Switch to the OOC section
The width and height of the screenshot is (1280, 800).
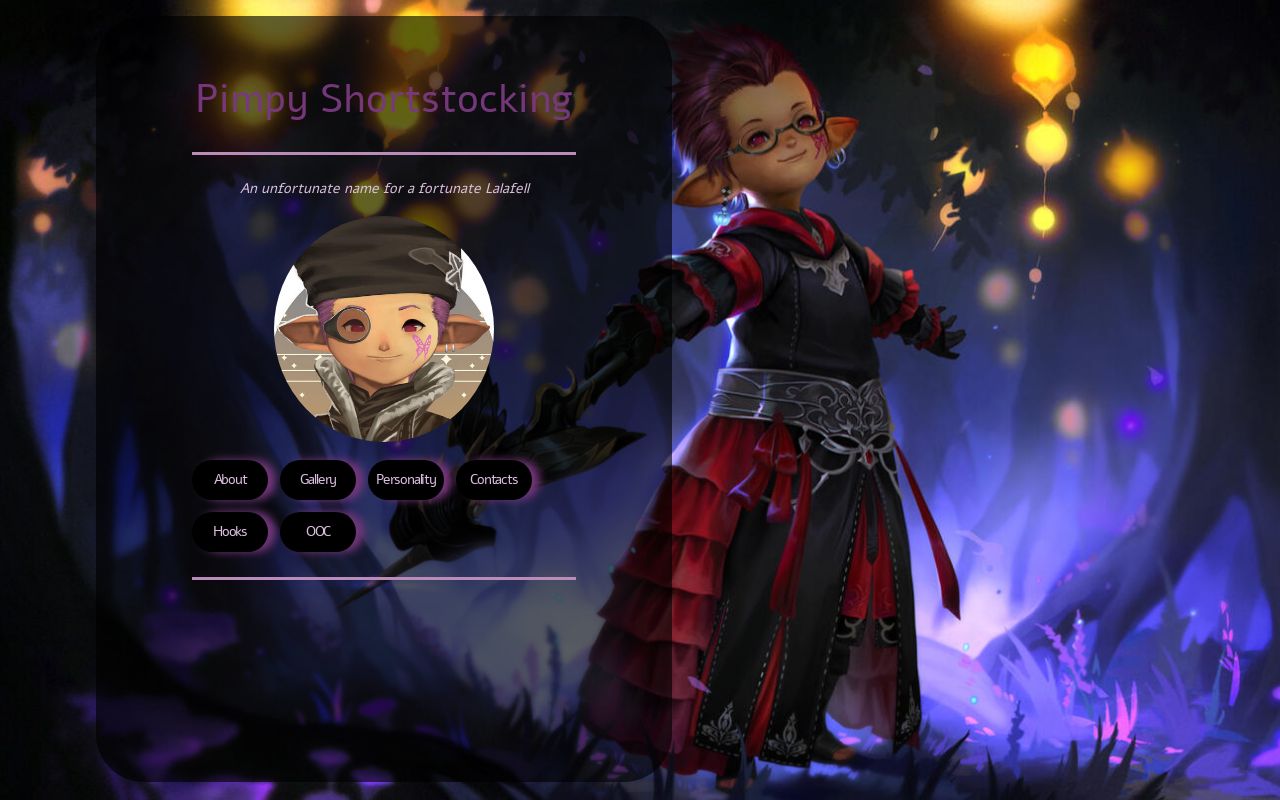click(x=318, y=532)
